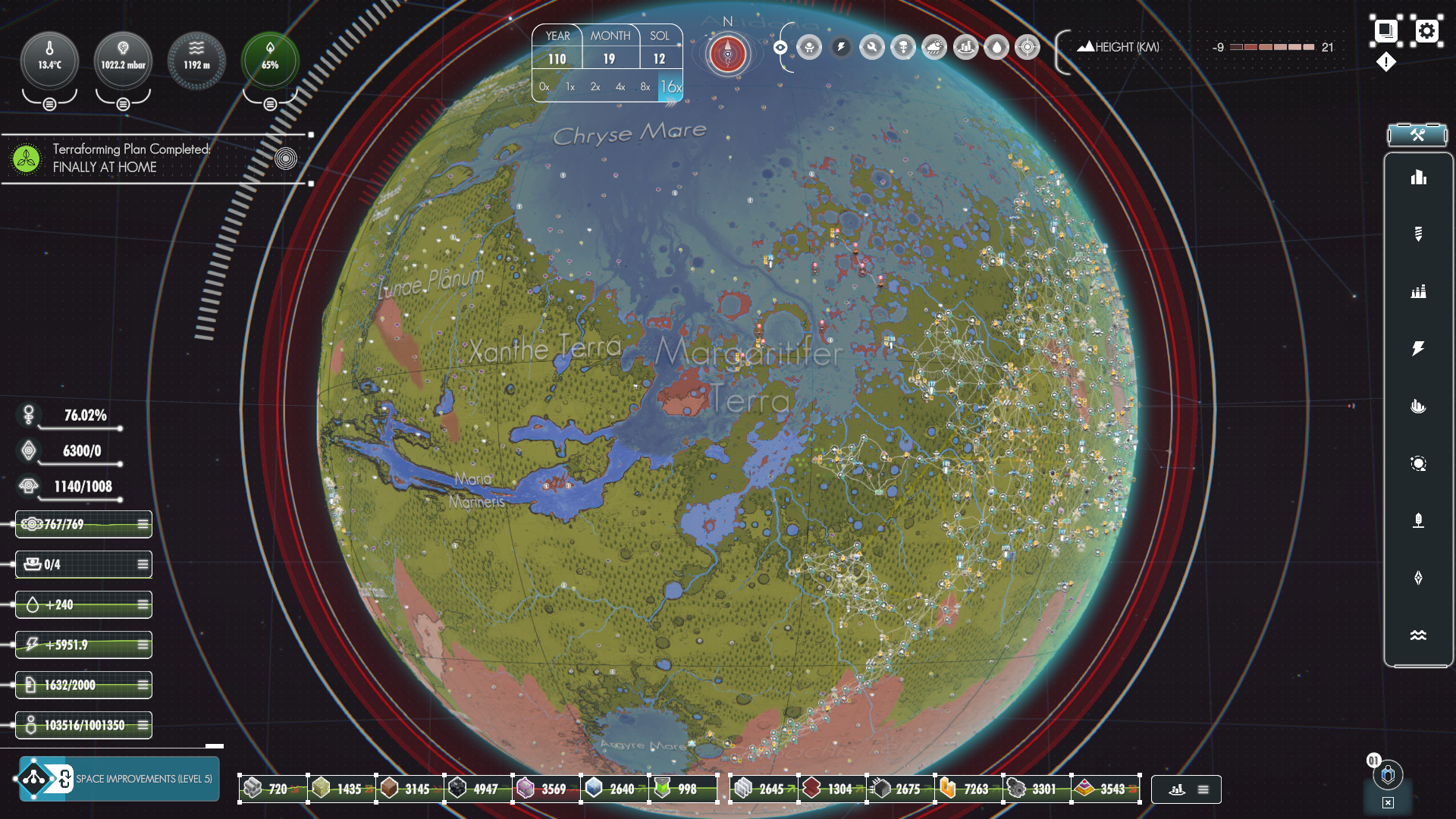Screen dimensions: 1456x819
Task: Toggle the eye visibility overlay icon
Action: click(780, 48)
